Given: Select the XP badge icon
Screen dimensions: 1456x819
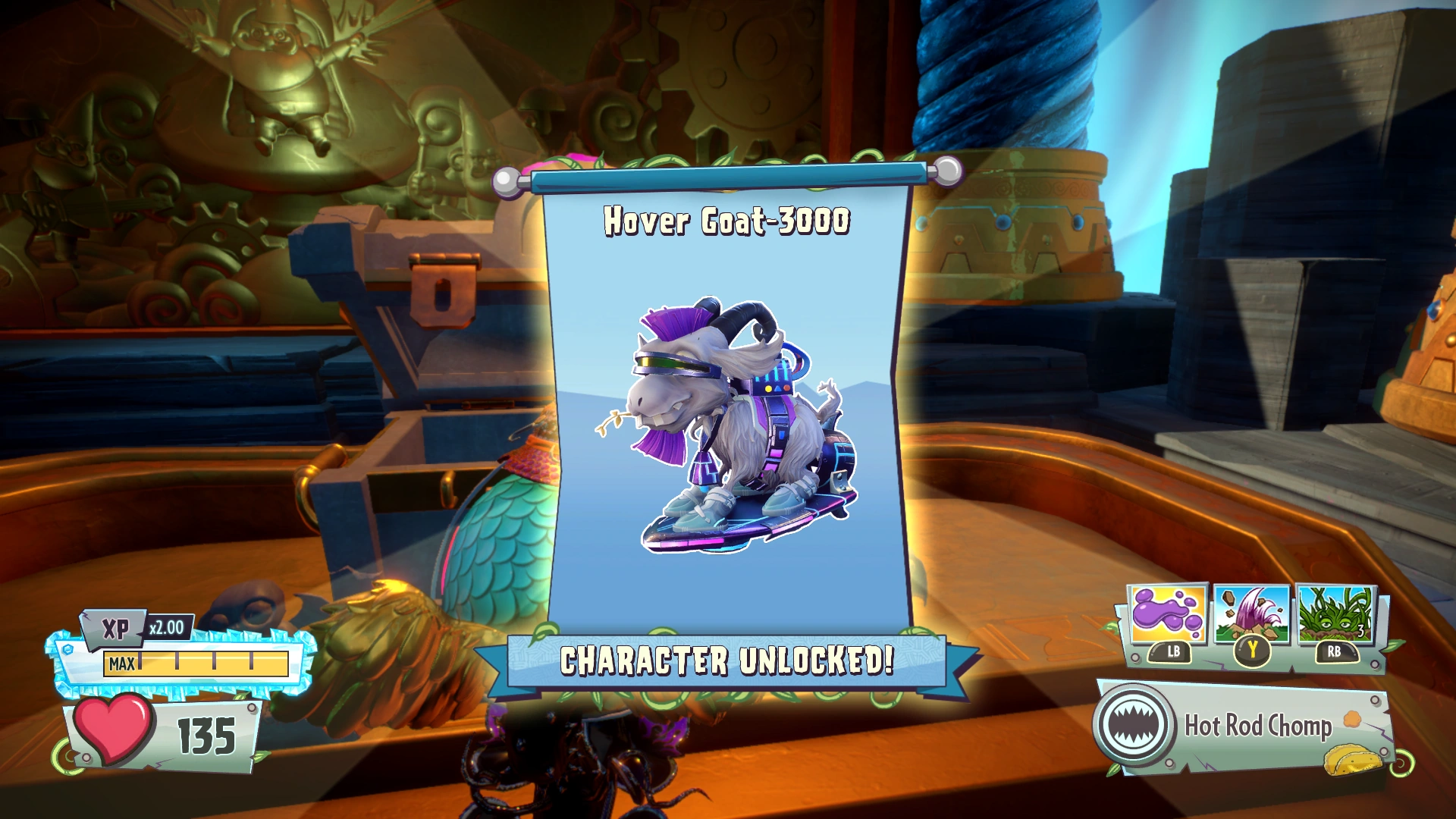Looking at the screenshot, I should 112,626.
